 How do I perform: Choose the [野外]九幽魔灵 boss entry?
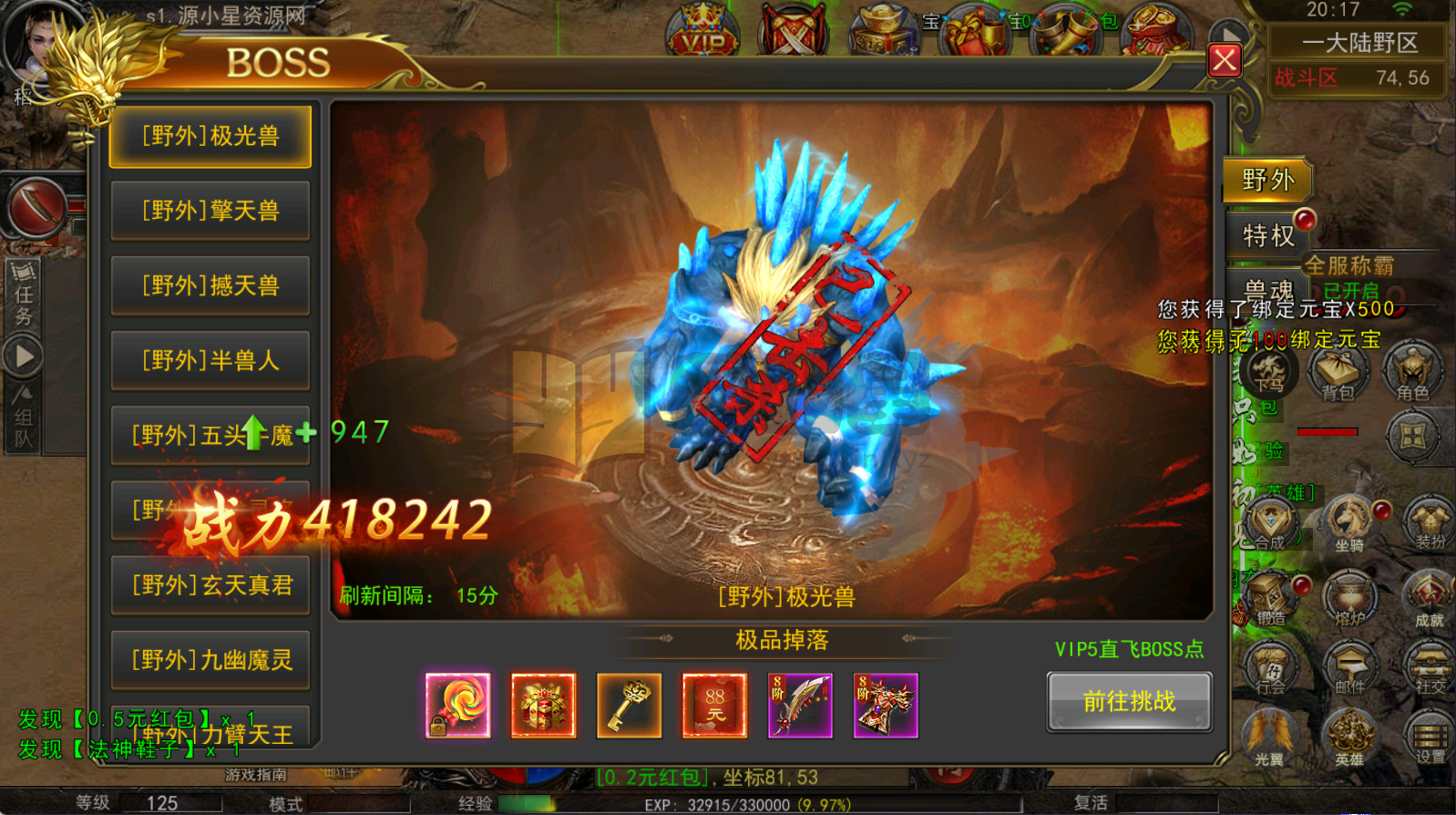210,660
